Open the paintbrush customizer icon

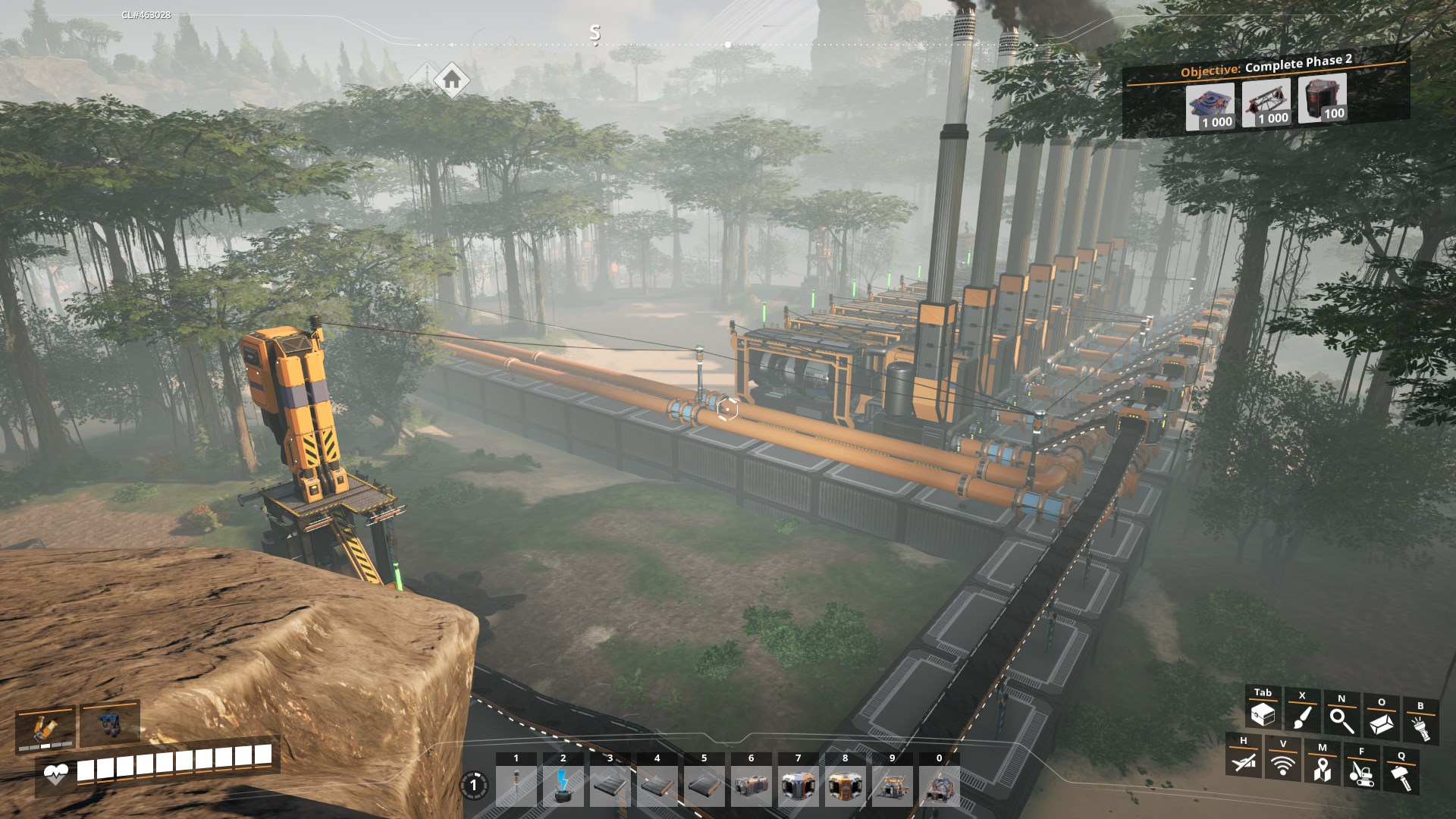pos(1302,717)
